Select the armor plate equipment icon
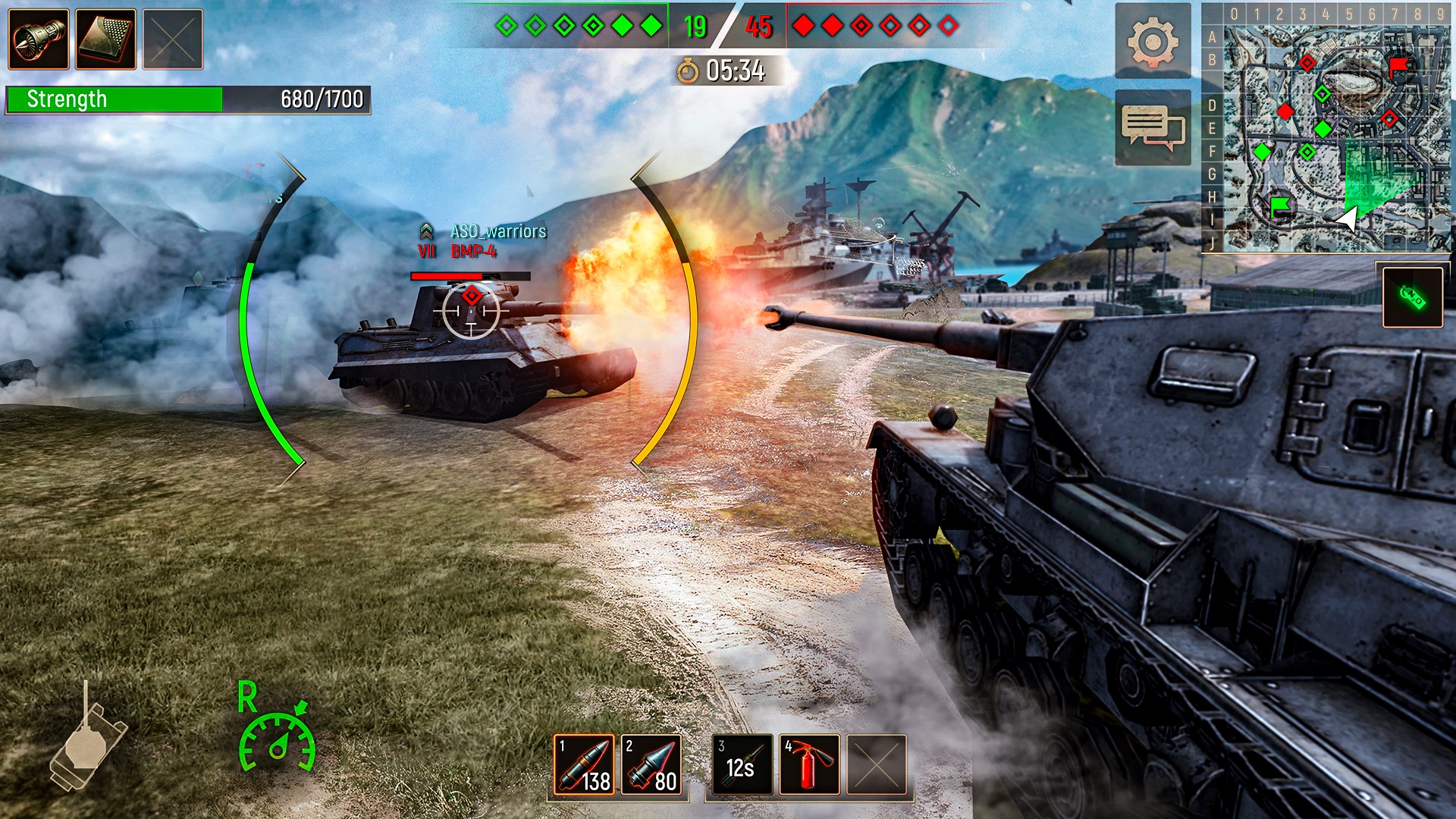Viewport: 1456px width, 819px height. click(106, 39)
